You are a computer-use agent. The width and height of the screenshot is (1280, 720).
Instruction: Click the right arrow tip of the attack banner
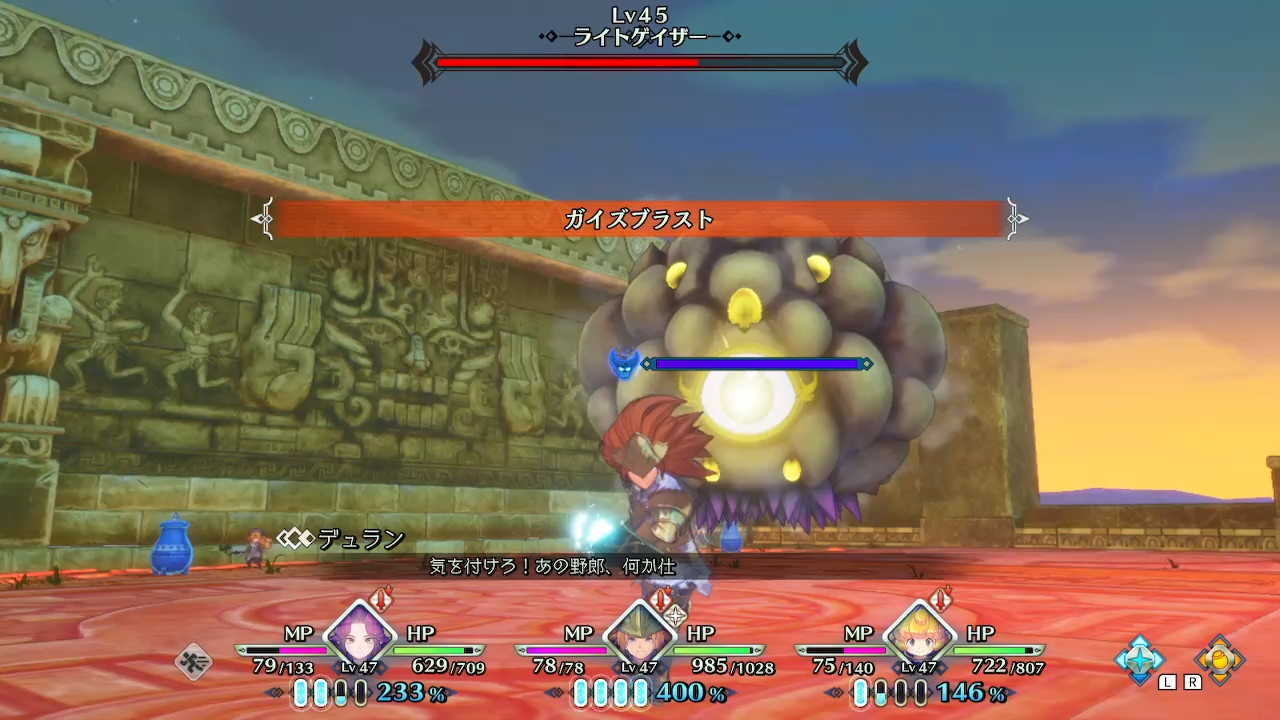1019,219
